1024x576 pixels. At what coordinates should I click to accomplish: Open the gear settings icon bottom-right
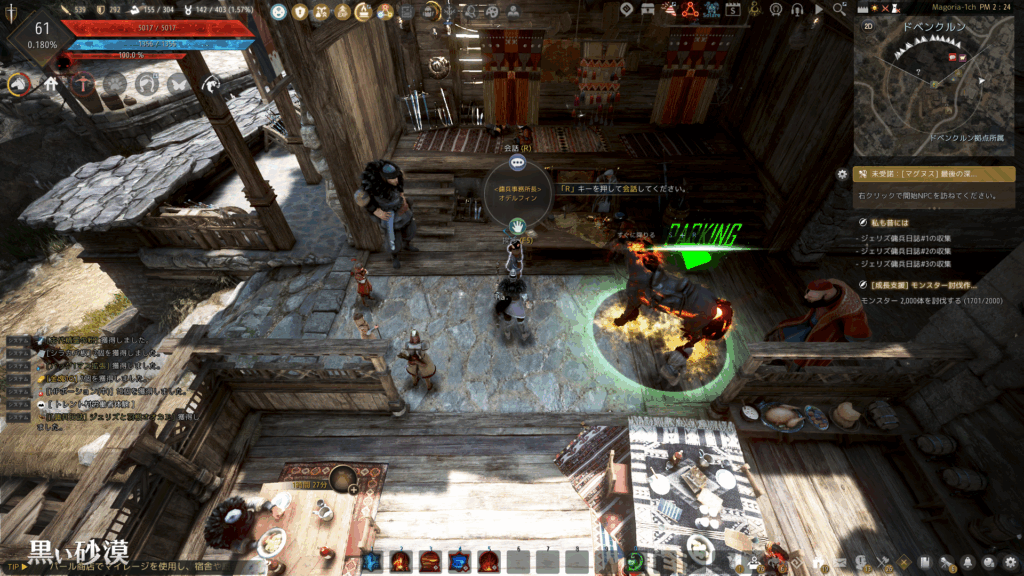tap(1011, 562)
